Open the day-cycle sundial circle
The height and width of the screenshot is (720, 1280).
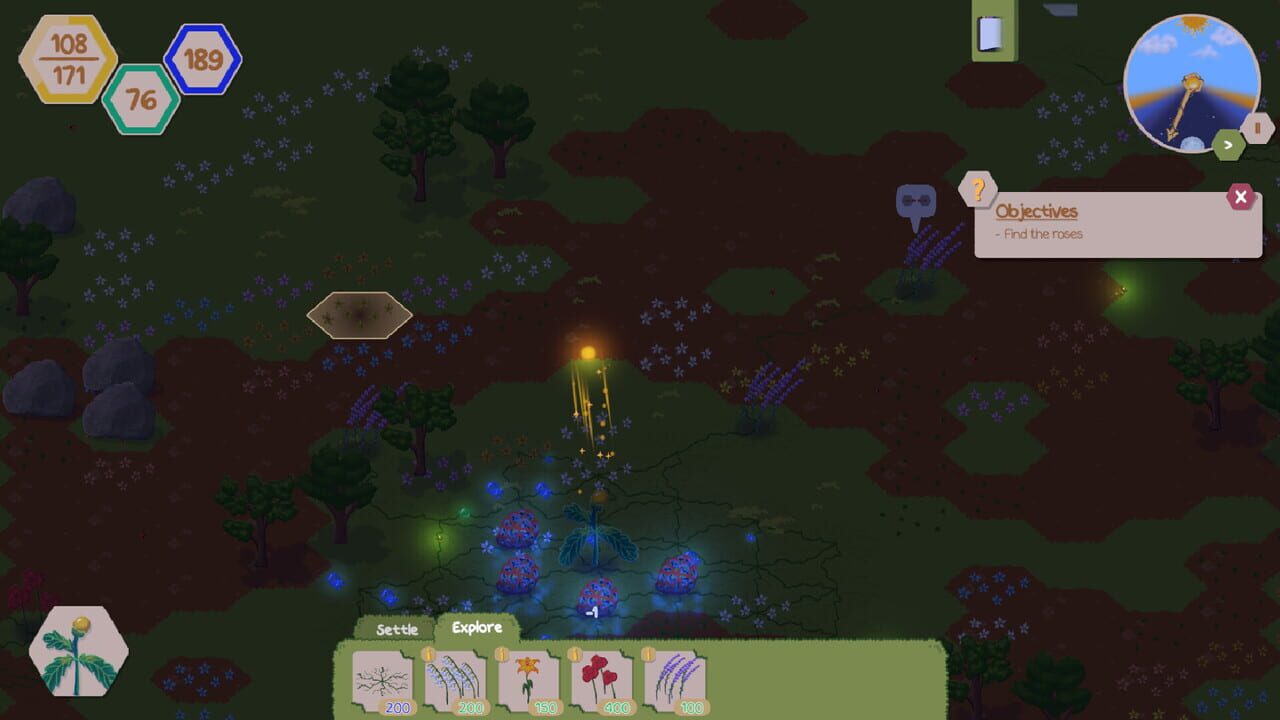[1192, 85]
